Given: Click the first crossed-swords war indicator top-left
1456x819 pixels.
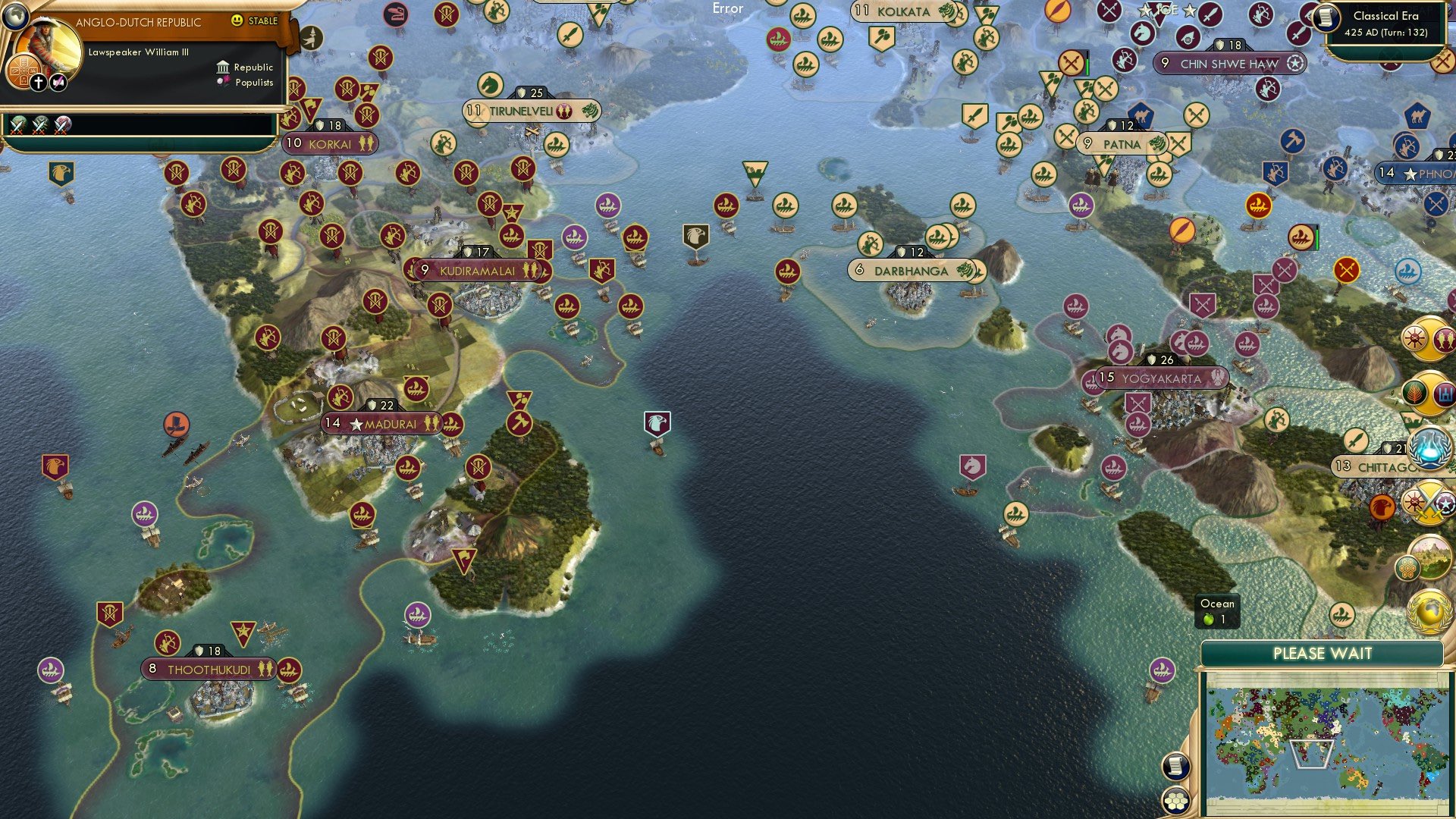Looking at the screenshot, I should click(x=17, y=124).
